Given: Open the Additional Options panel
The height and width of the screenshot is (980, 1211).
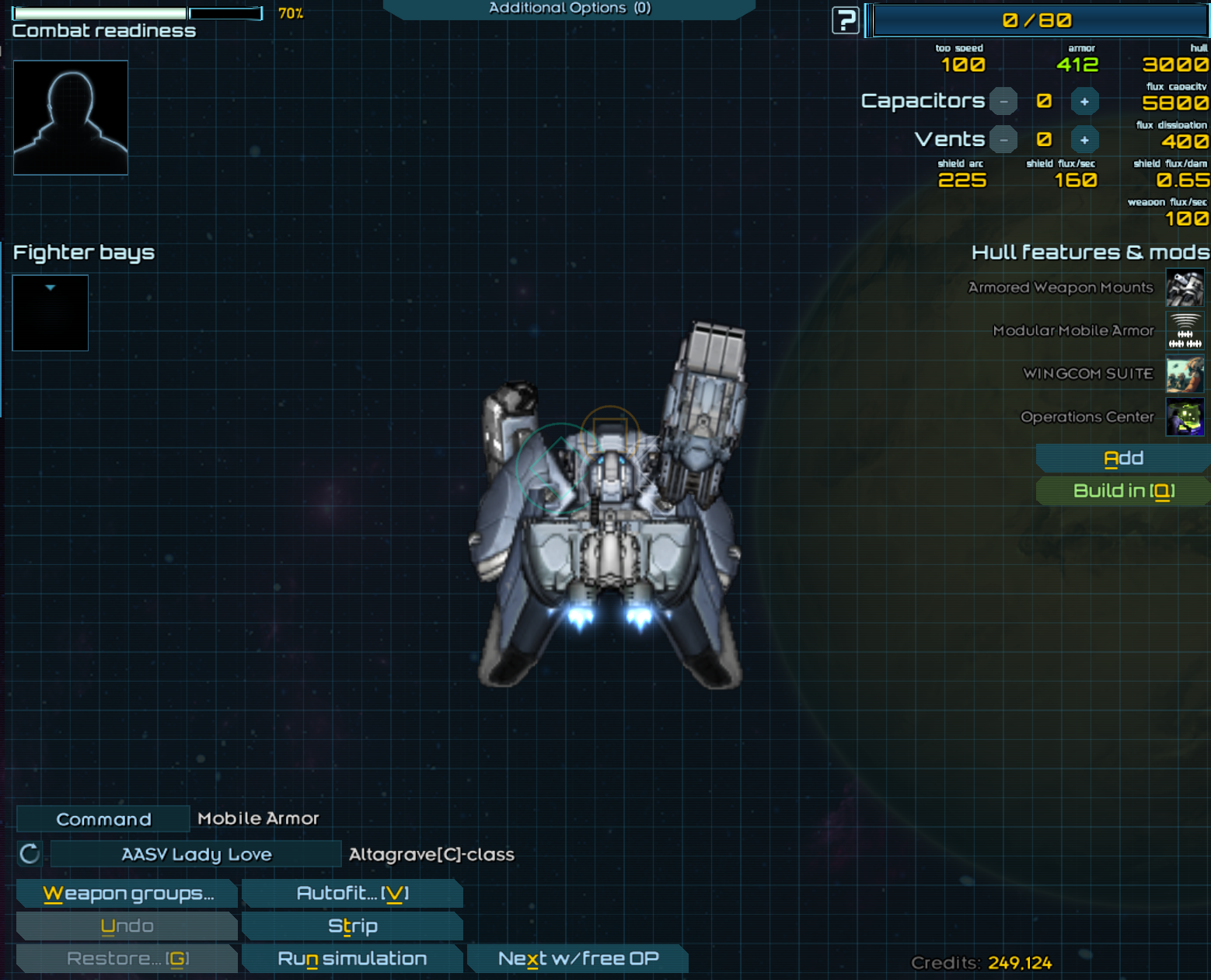Looking at the screenshot, I should [x=569, y=9].
